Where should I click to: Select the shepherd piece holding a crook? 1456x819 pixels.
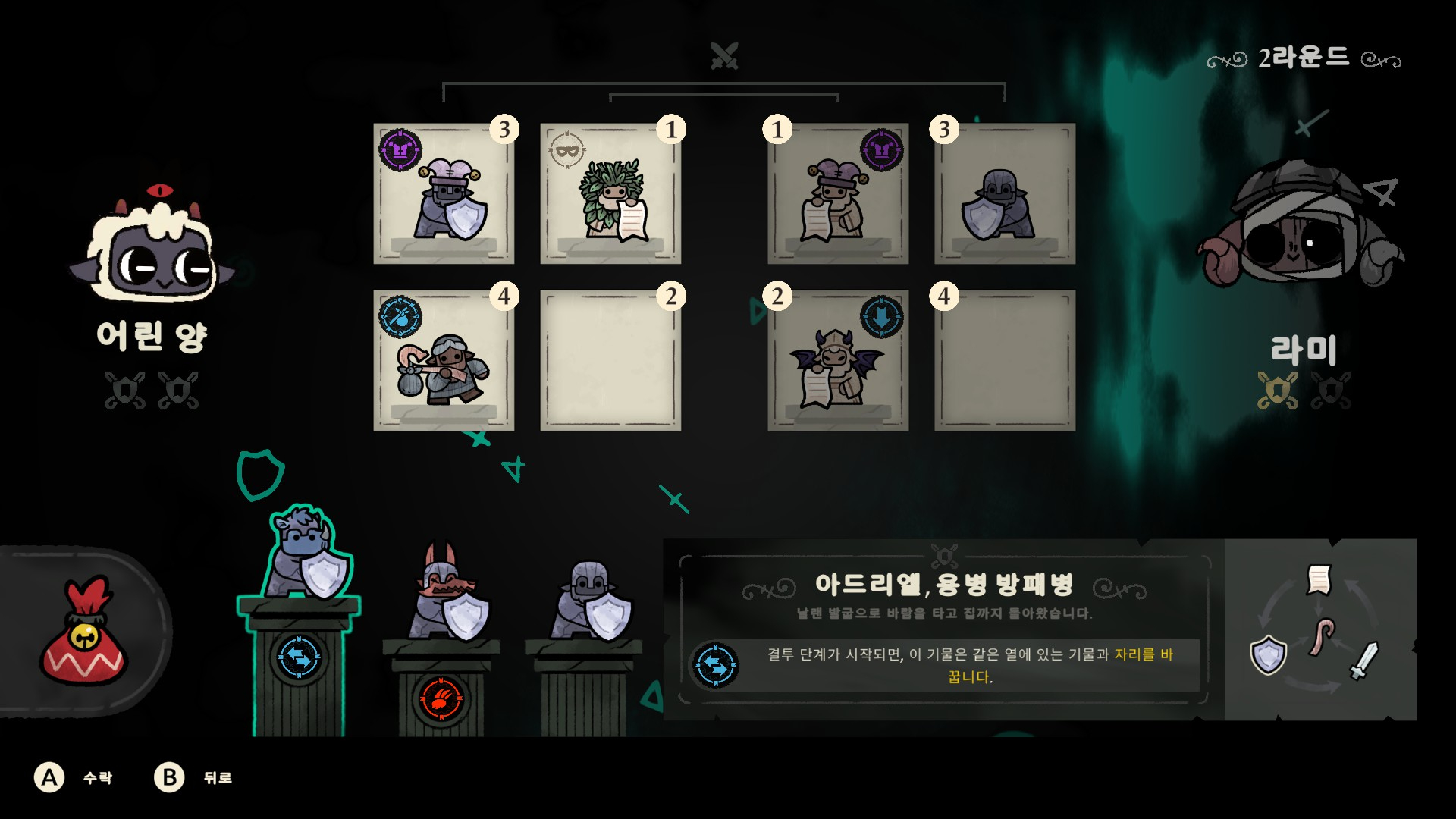pyautogui.click(x=444, y=361)
